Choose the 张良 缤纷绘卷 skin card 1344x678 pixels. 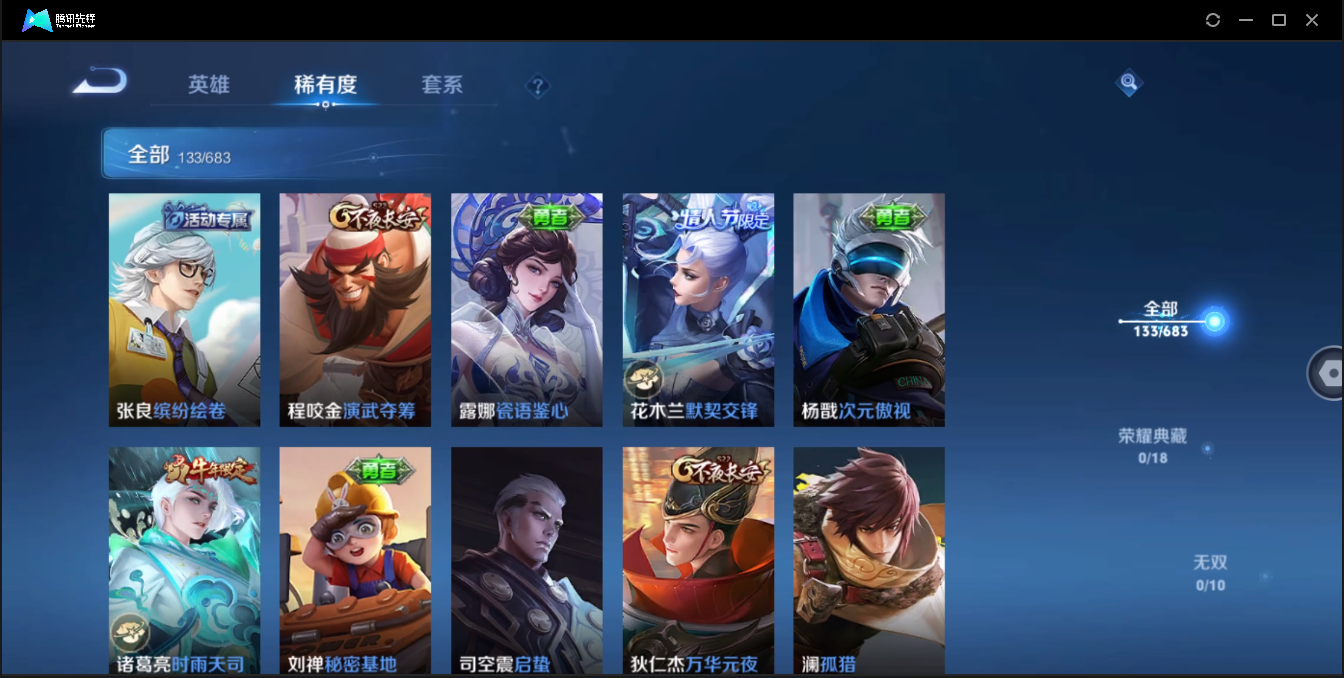(x=184, y=310)
